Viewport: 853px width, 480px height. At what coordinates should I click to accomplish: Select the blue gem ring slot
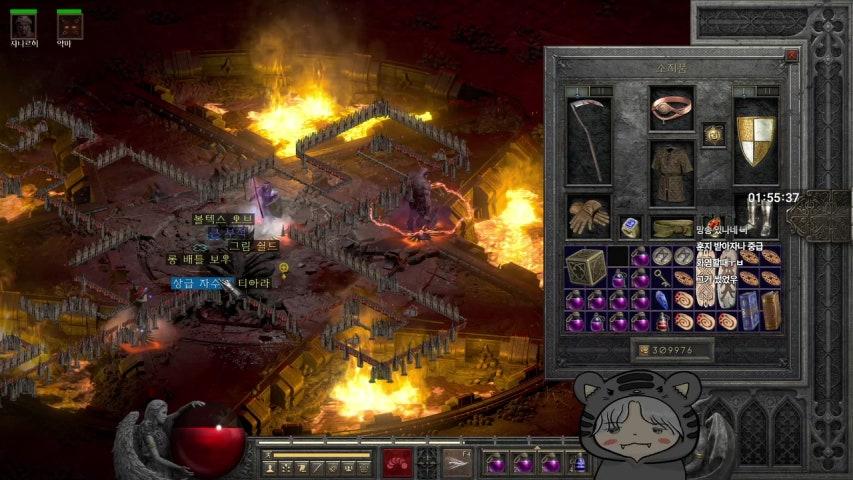(630, 227)
